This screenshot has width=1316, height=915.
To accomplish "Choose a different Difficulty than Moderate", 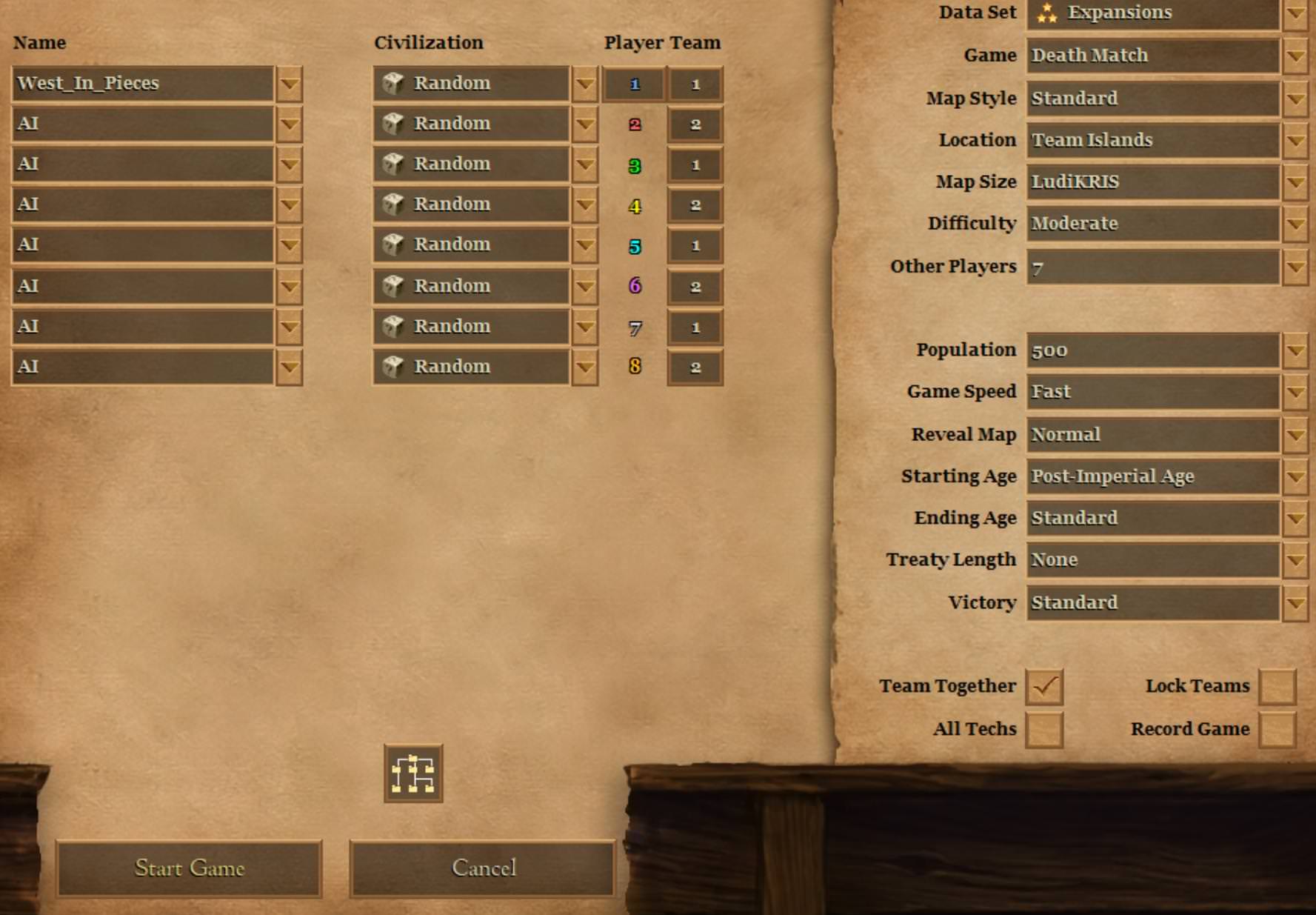I will coord(1295,224).
